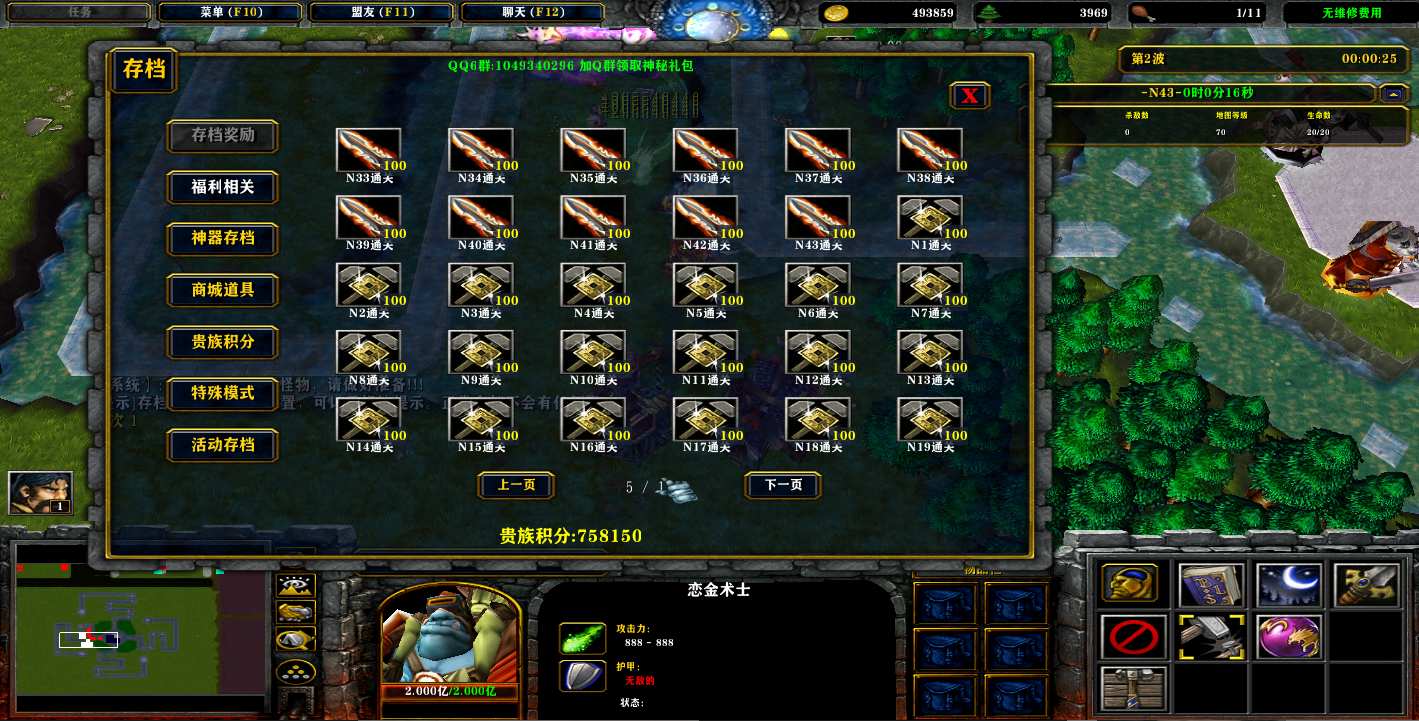Choose the 特殊模式 category
Screen dimensions: 1419x721
222,393
